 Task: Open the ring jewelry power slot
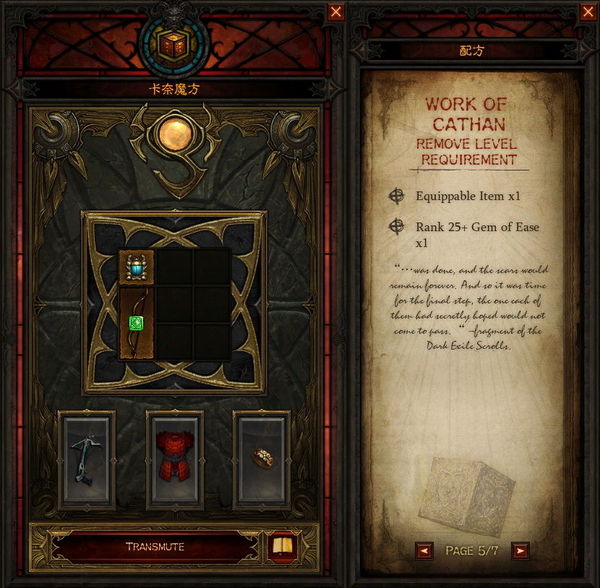[x=261, y=458]
